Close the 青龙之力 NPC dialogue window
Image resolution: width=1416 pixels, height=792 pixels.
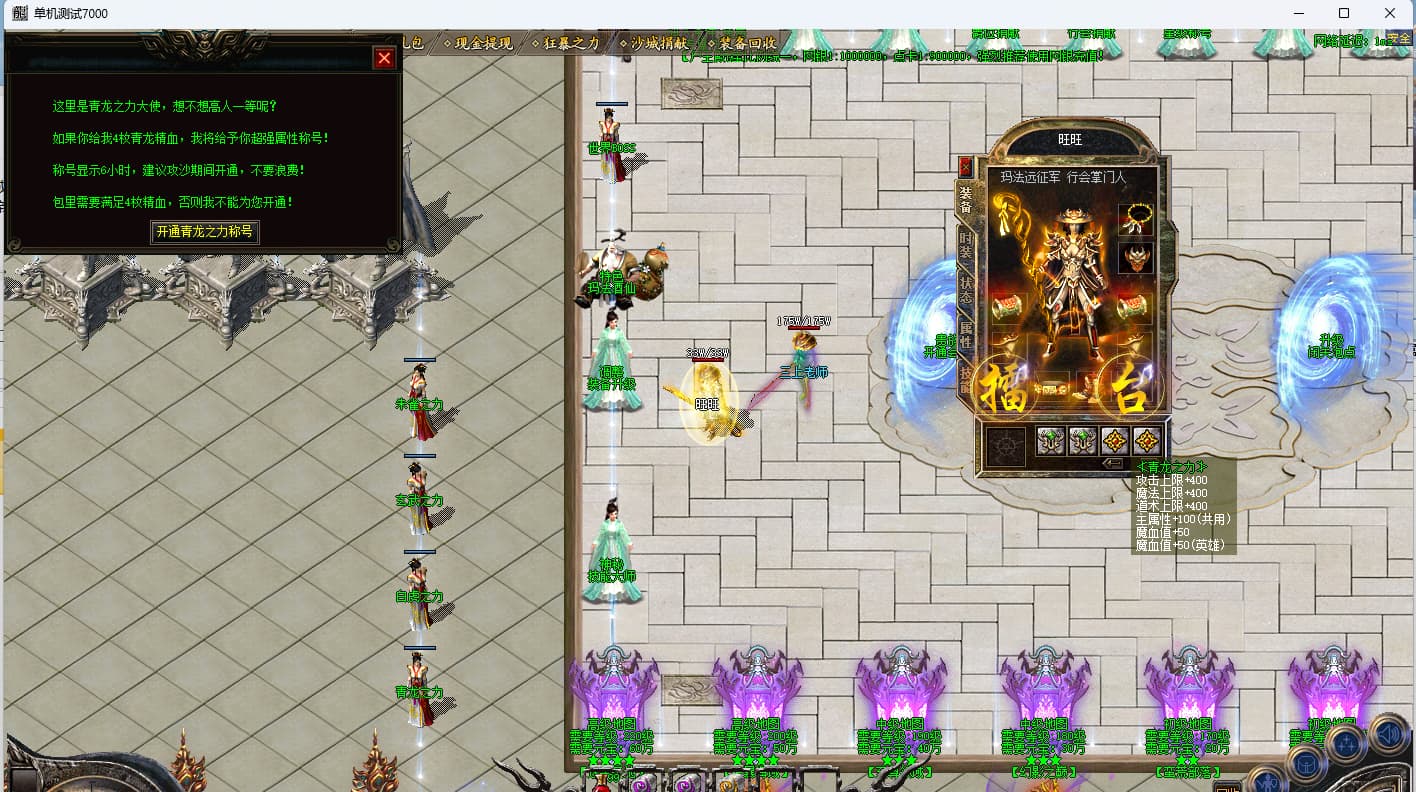tap(384, 59)
